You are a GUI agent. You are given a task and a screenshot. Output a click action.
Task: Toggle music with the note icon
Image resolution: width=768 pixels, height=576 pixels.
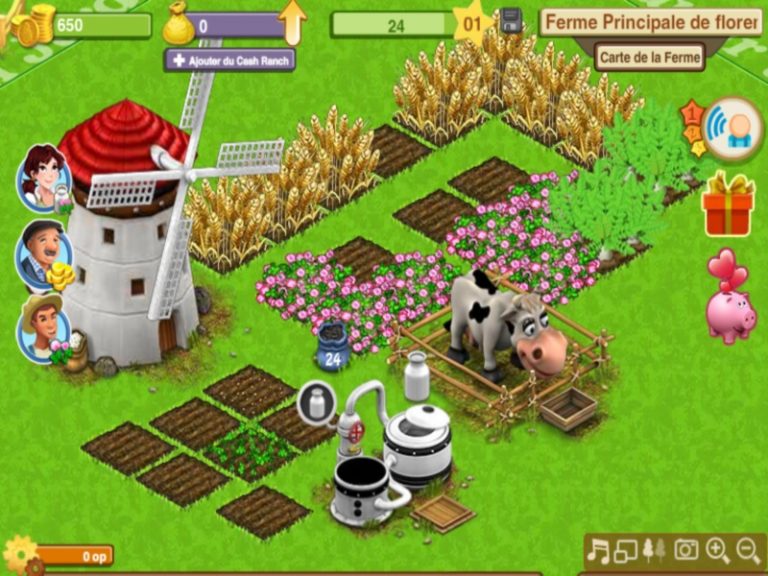(598, 550)
